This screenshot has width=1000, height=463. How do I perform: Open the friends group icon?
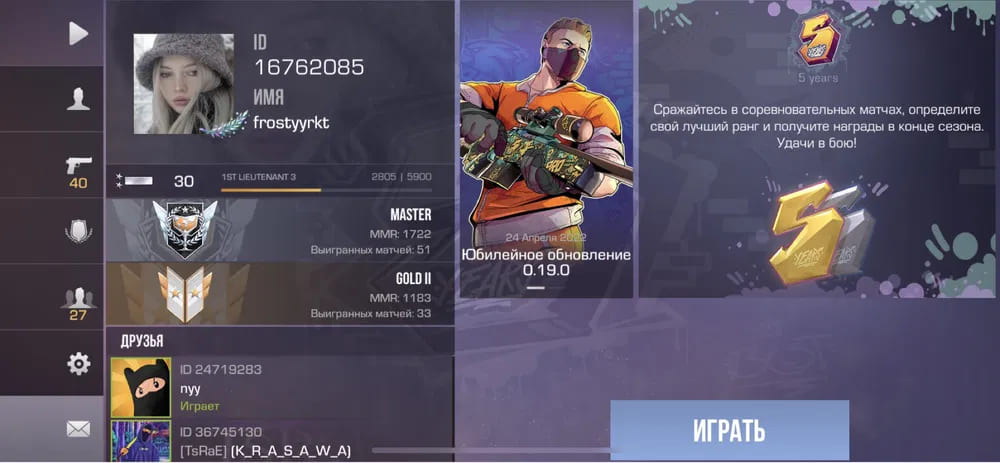click(x=78, y=300)
